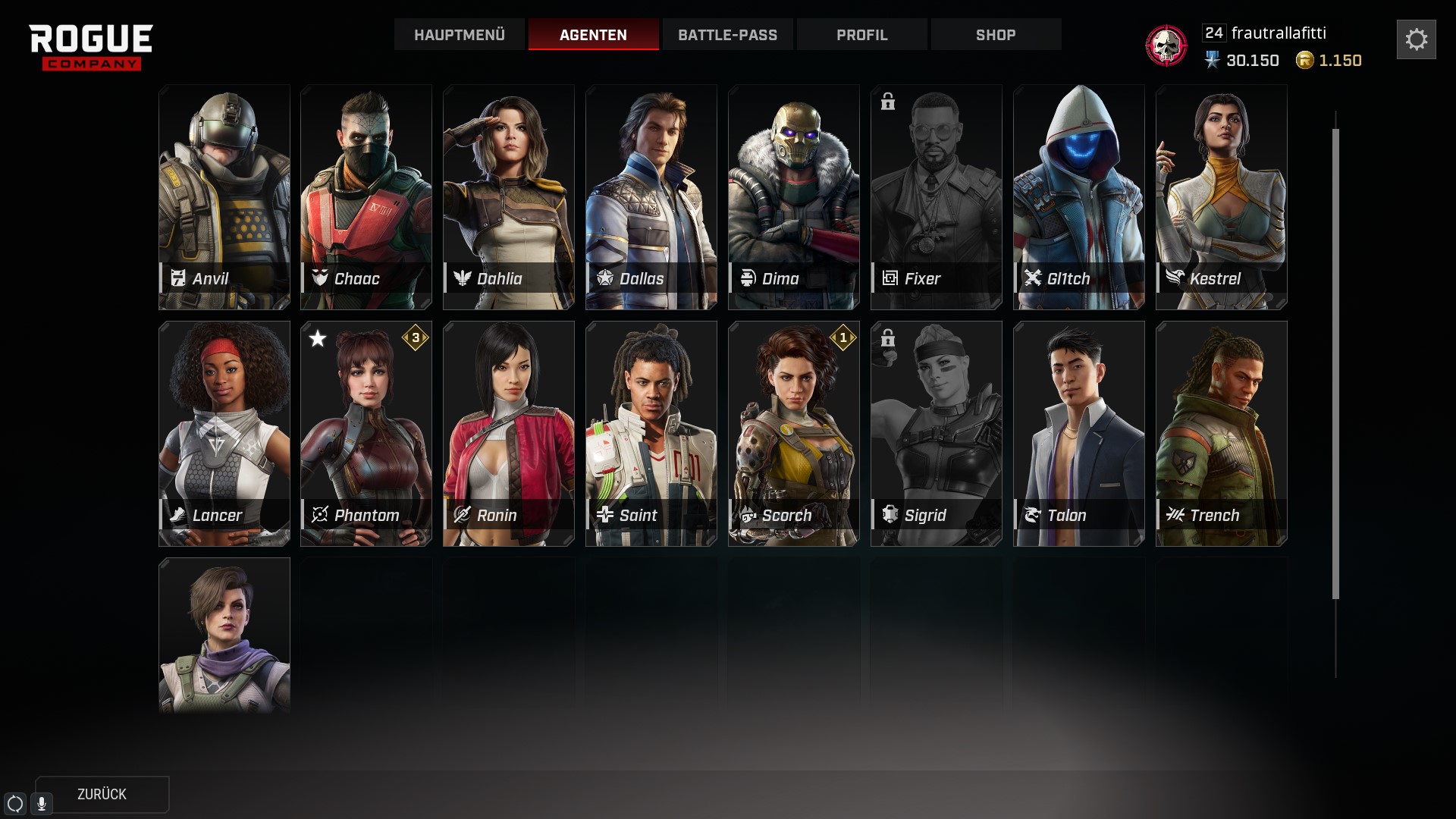This screenshot has height=819, width=1456.
Task: Switch to the Battle-Pass tab
Action: click(727, 35)
